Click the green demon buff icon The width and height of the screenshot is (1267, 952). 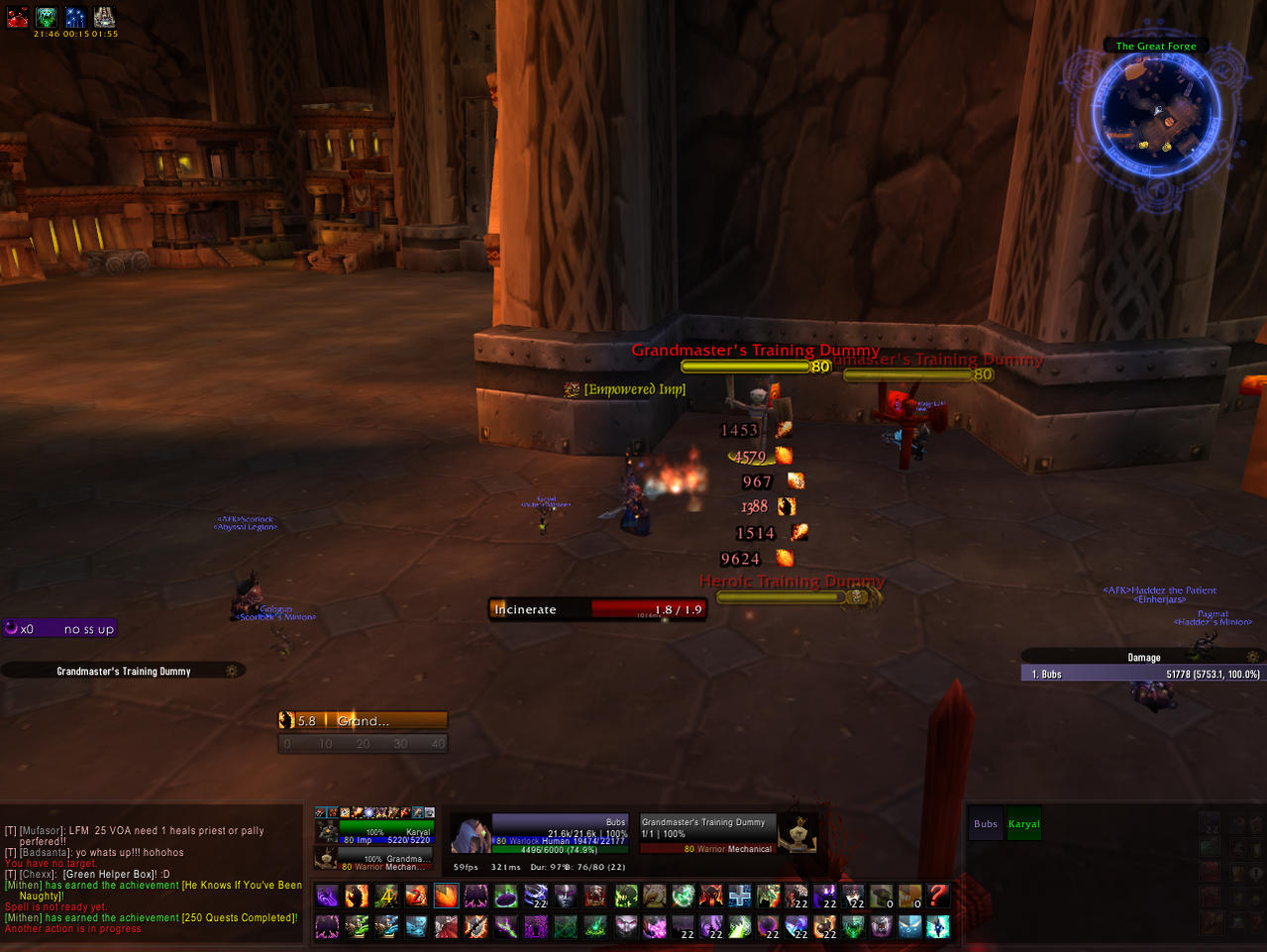click(47, 17)
